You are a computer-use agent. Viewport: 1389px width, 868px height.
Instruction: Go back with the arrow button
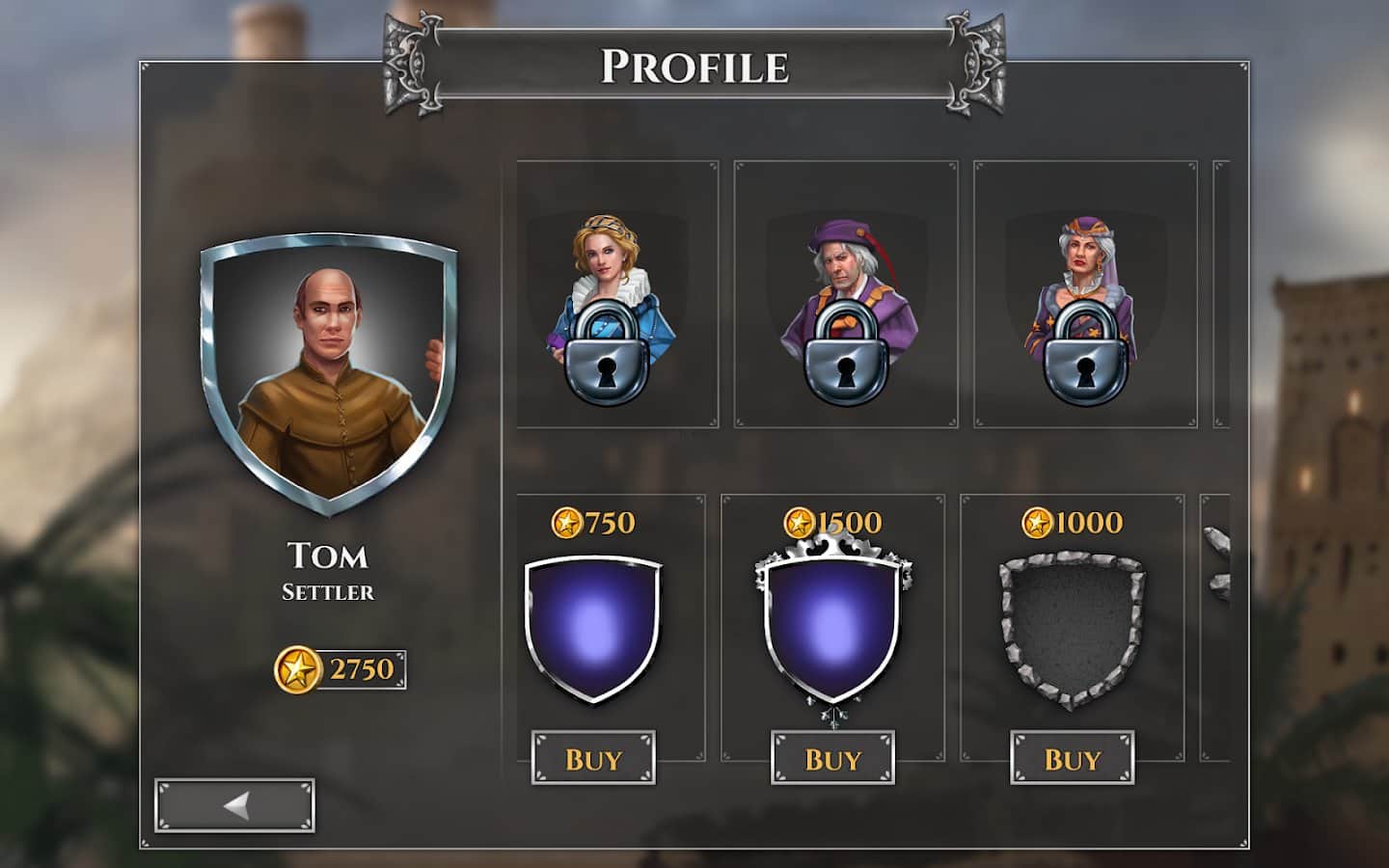click(x=234, y=805)
